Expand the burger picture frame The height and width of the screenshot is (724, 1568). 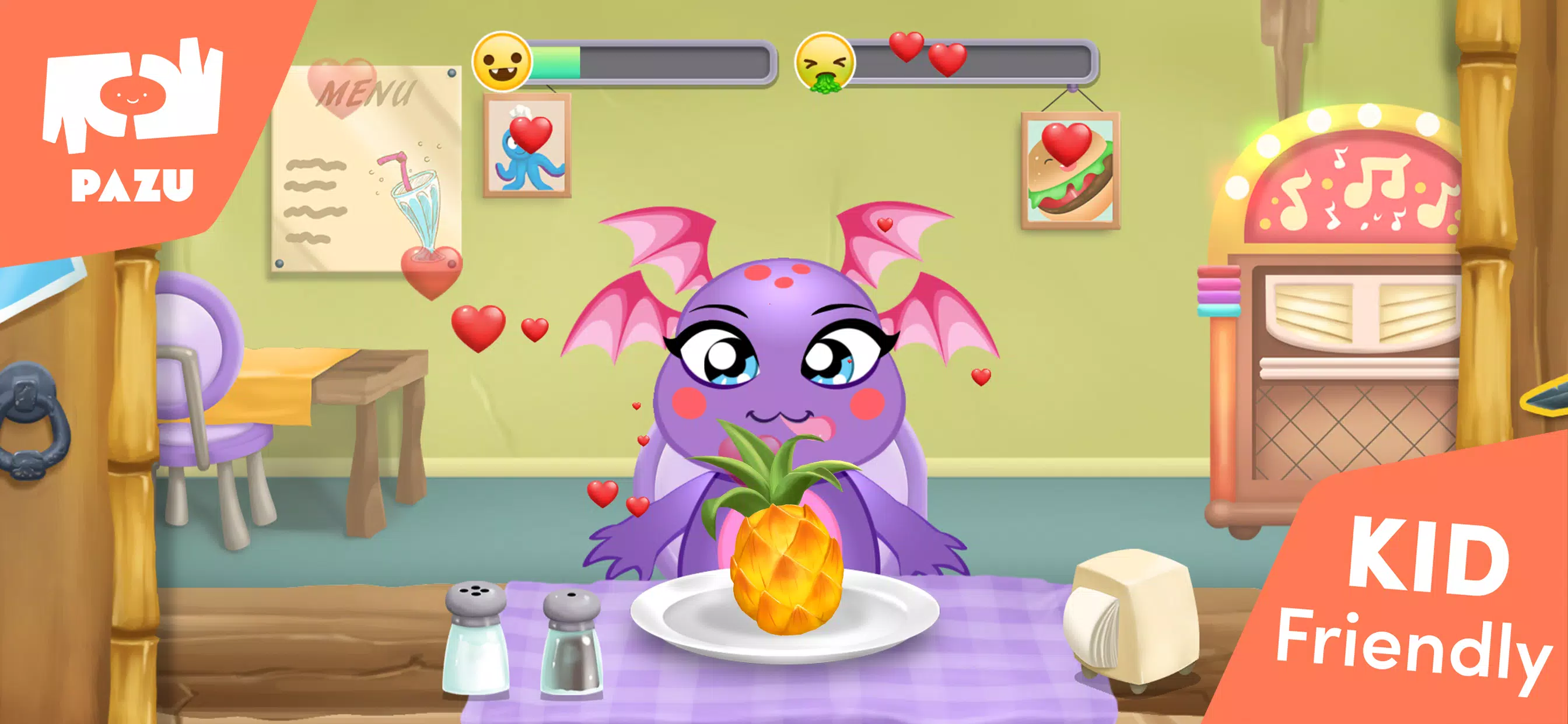1072,164
